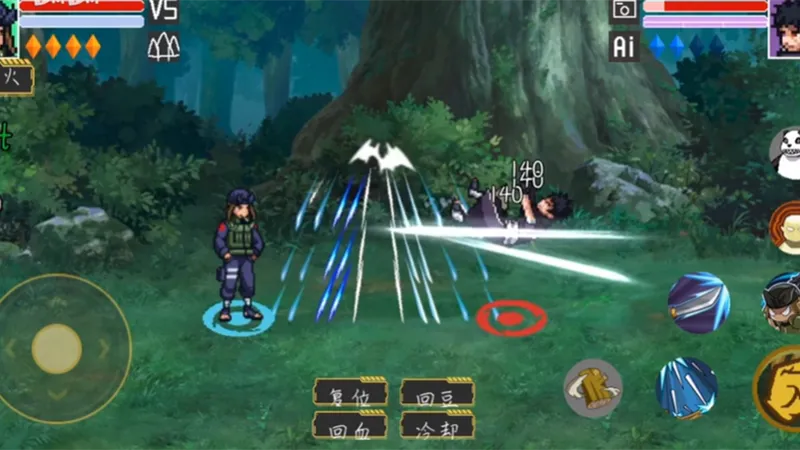Trigger the blade slash skill icon
The image size is (800, 450).
point(698,302)
